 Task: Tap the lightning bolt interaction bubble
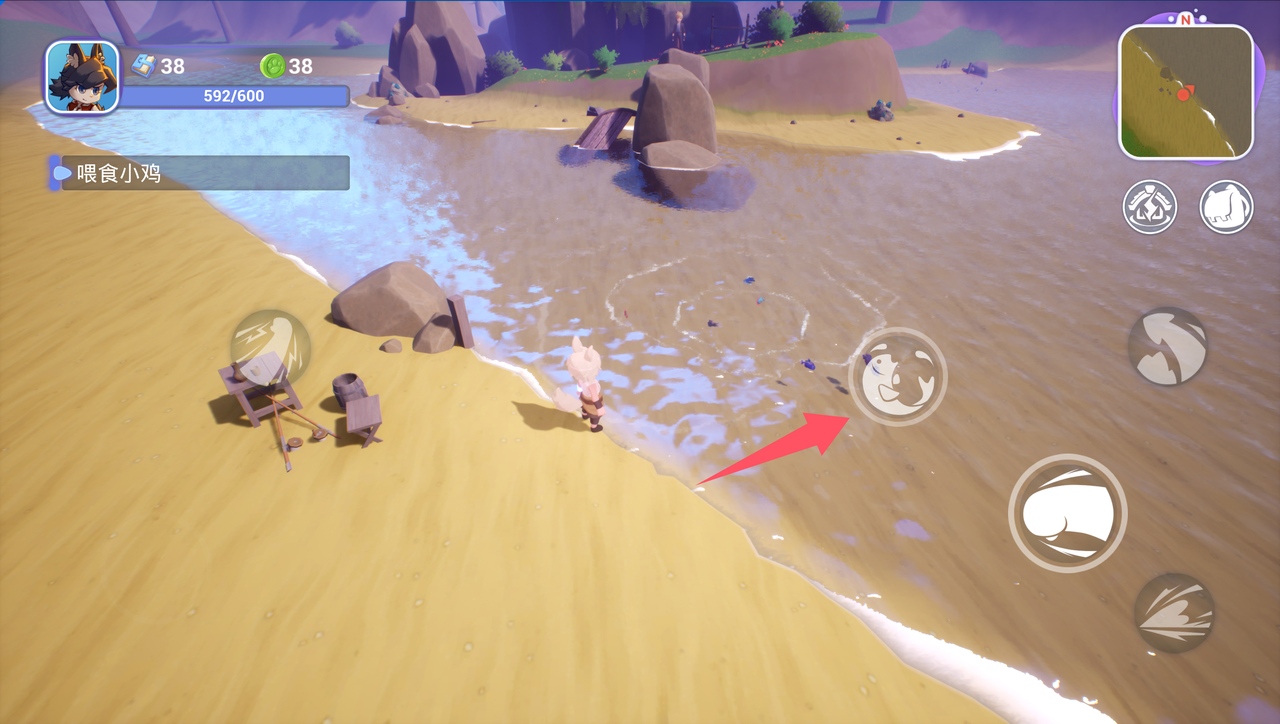click(x=270, y=347)
